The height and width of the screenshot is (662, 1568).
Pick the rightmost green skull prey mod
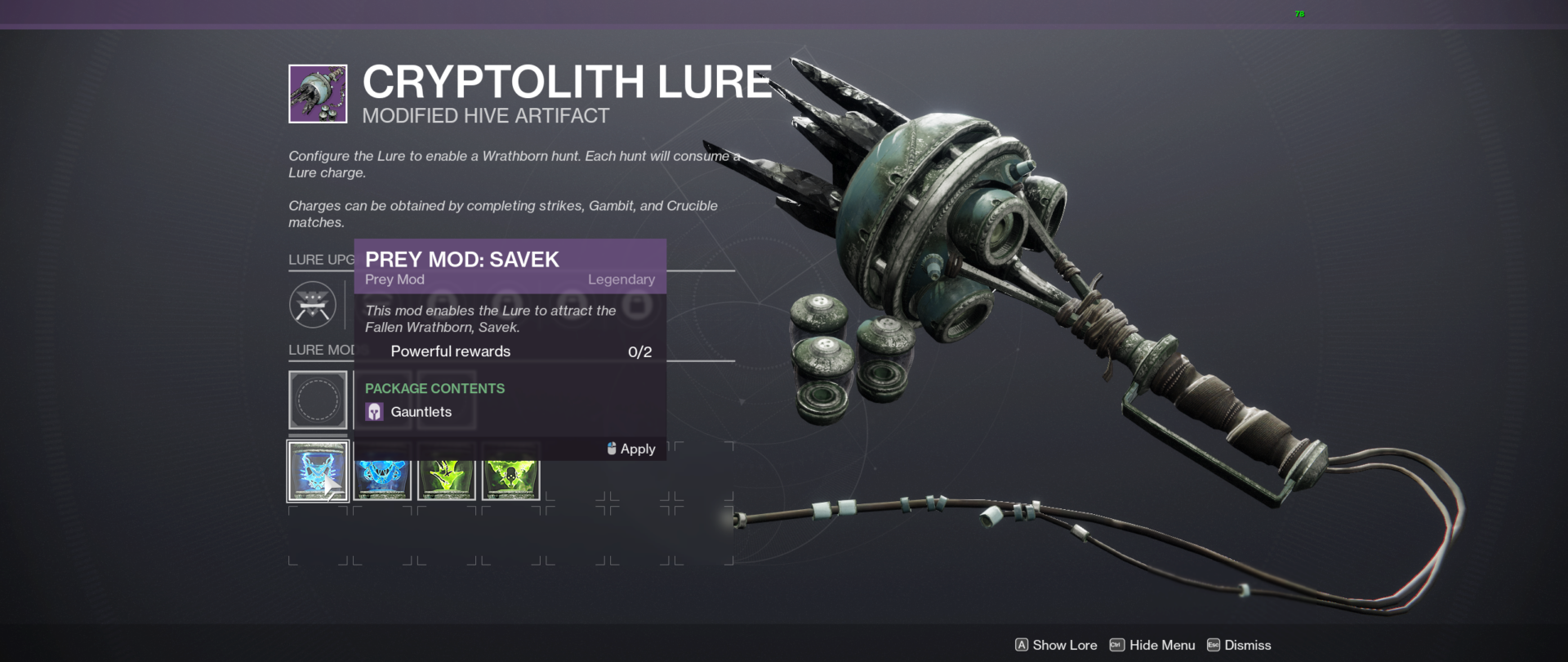coord(510,472)
